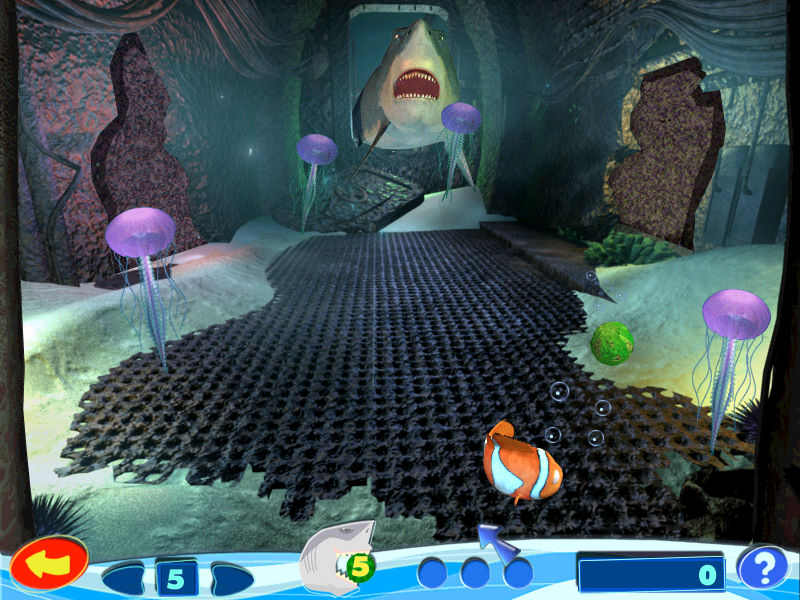Increase the level with the right arrow
The width and height of the screenshot is (800, 600).
[x=228, y=578]
